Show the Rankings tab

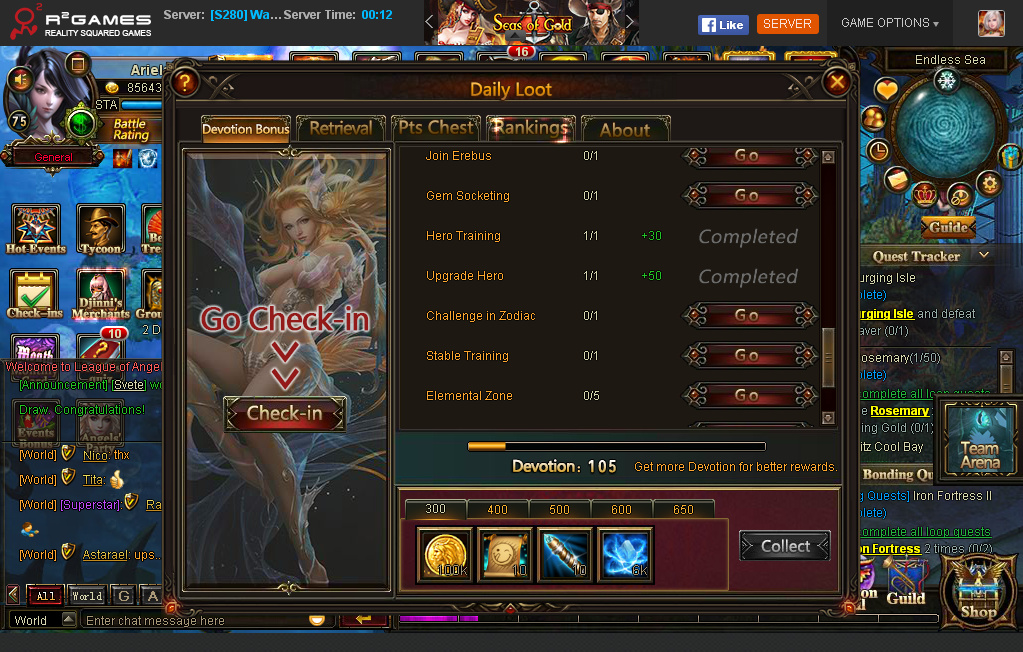(530, 128)
